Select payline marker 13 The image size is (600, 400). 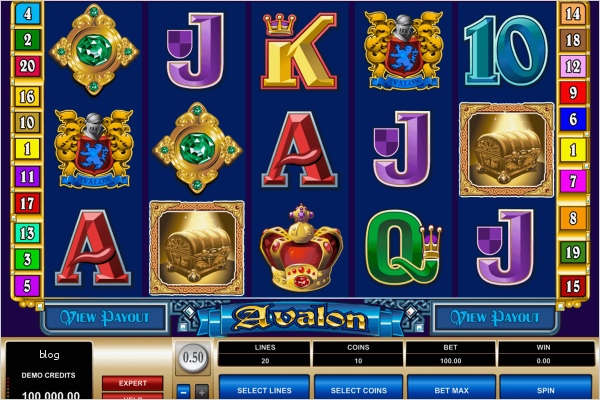[27, 232]
